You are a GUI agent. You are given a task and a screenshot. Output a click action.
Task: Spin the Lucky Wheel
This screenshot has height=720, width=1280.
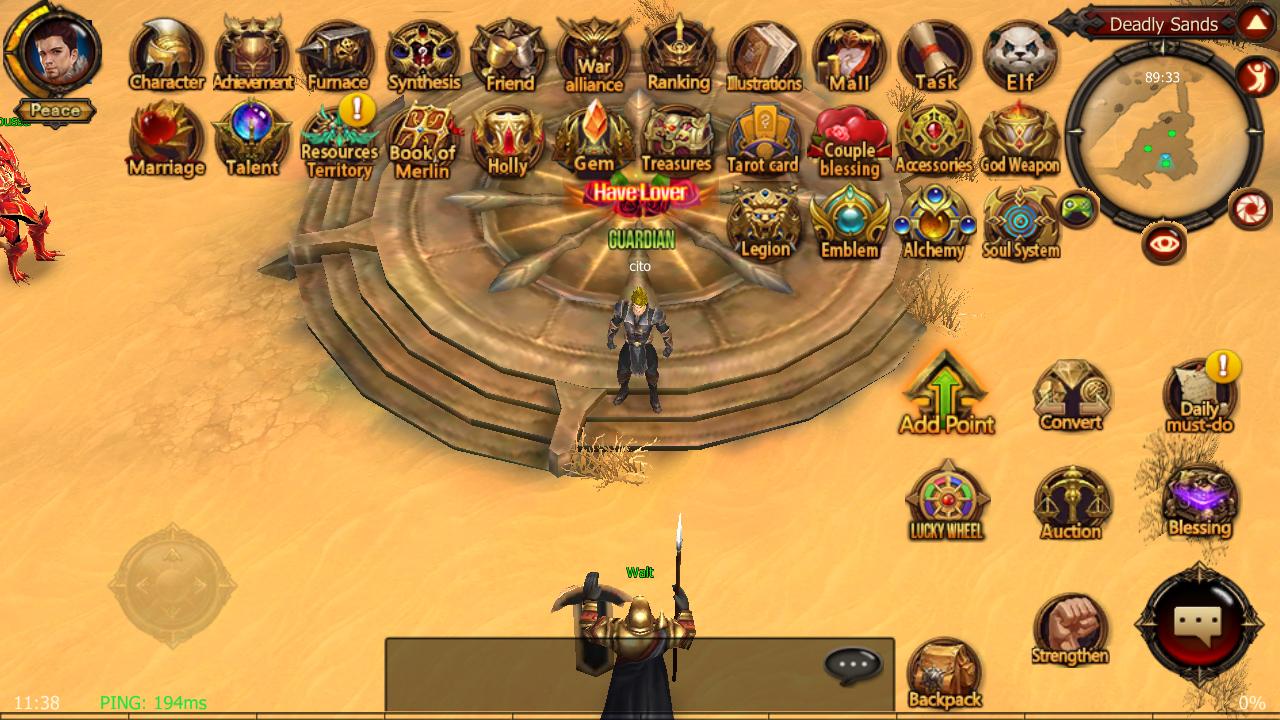click(x=946, y=501)
